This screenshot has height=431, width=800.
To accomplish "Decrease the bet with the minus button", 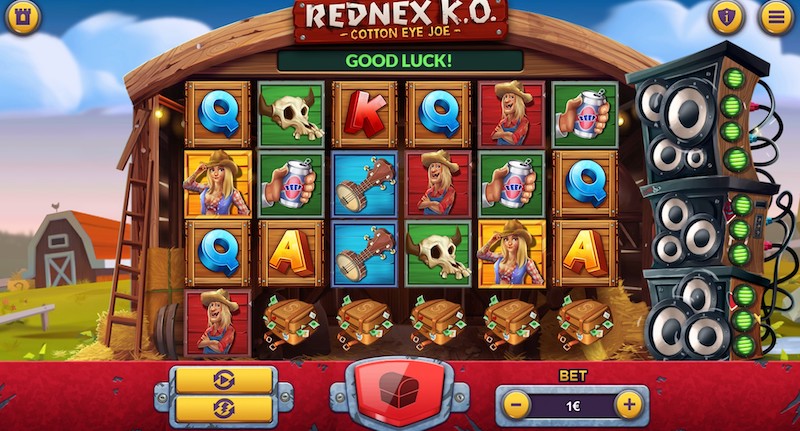I will [x=517, y=405].
